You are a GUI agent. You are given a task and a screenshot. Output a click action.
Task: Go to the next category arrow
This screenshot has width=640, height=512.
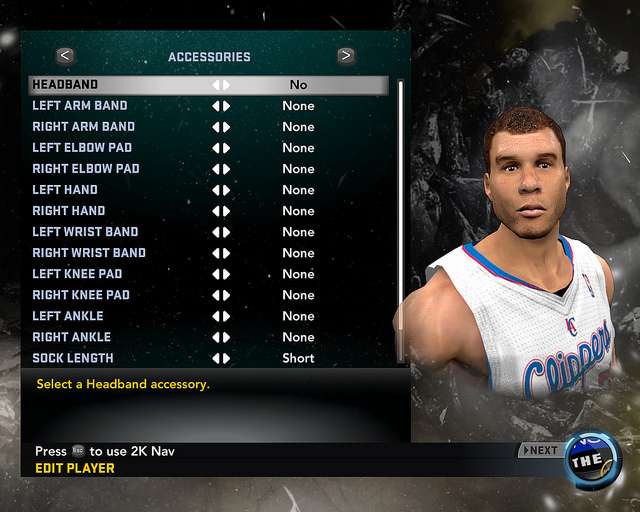coord(346,56)
